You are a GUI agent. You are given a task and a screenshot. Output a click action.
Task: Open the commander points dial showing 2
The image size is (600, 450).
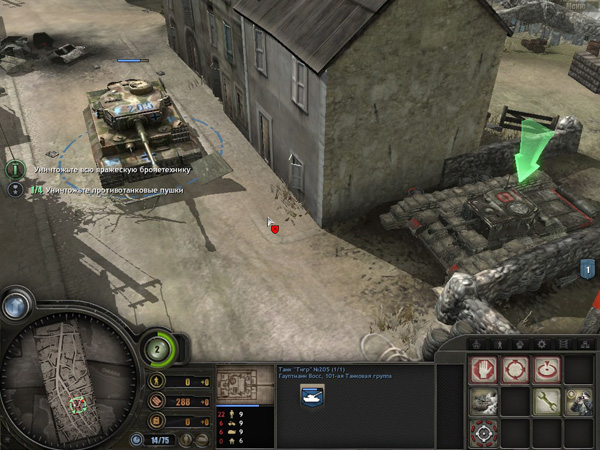pyautogui.click(x=158, y=349)
